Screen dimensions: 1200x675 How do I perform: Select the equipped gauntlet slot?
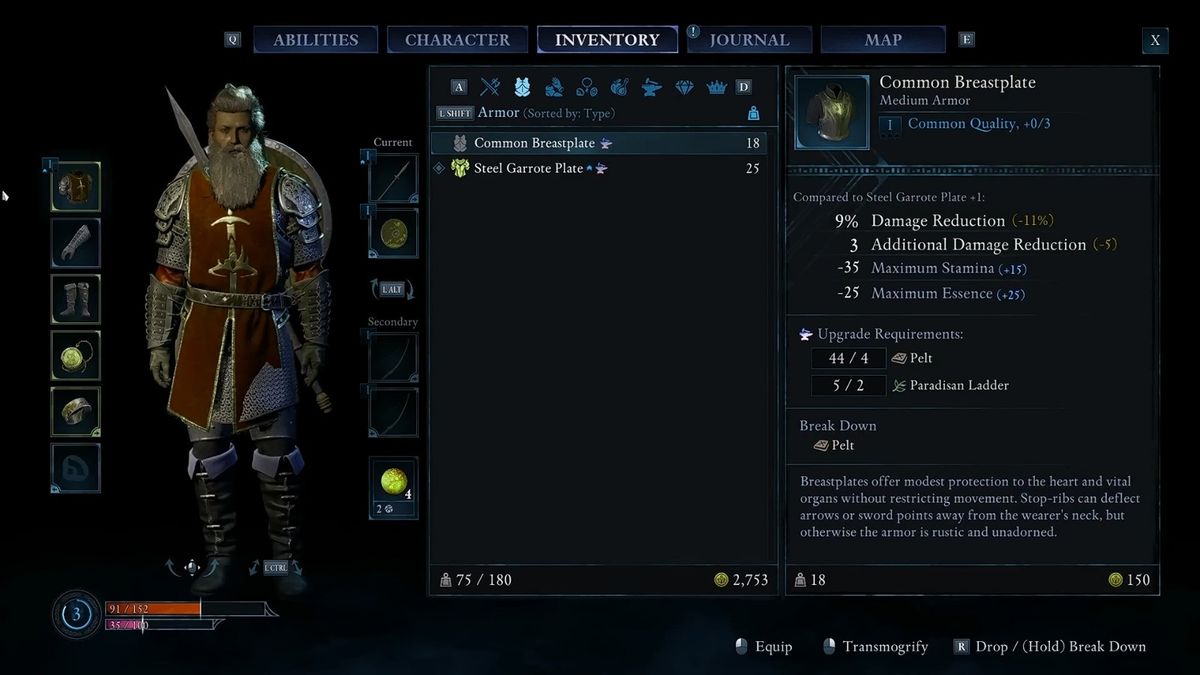pyautogui.click(x=76, y=243)
